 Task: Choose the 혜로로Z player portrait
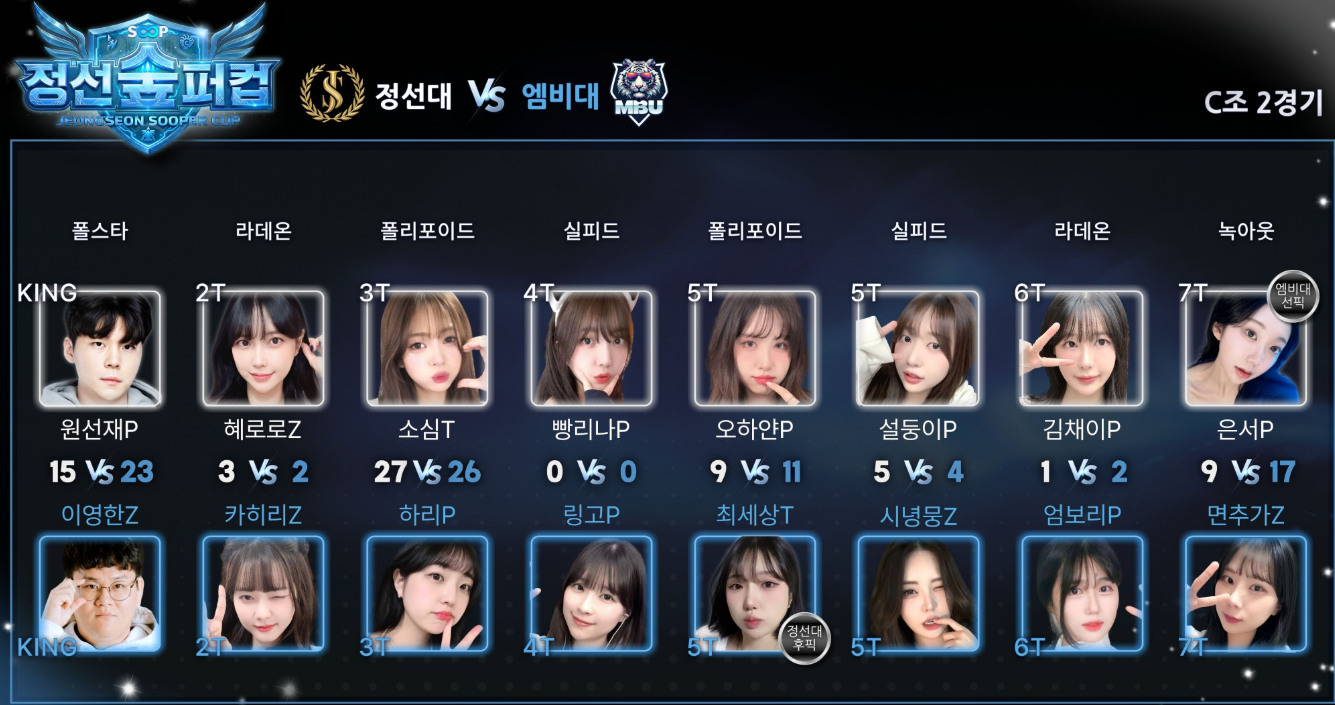(263, 348)
